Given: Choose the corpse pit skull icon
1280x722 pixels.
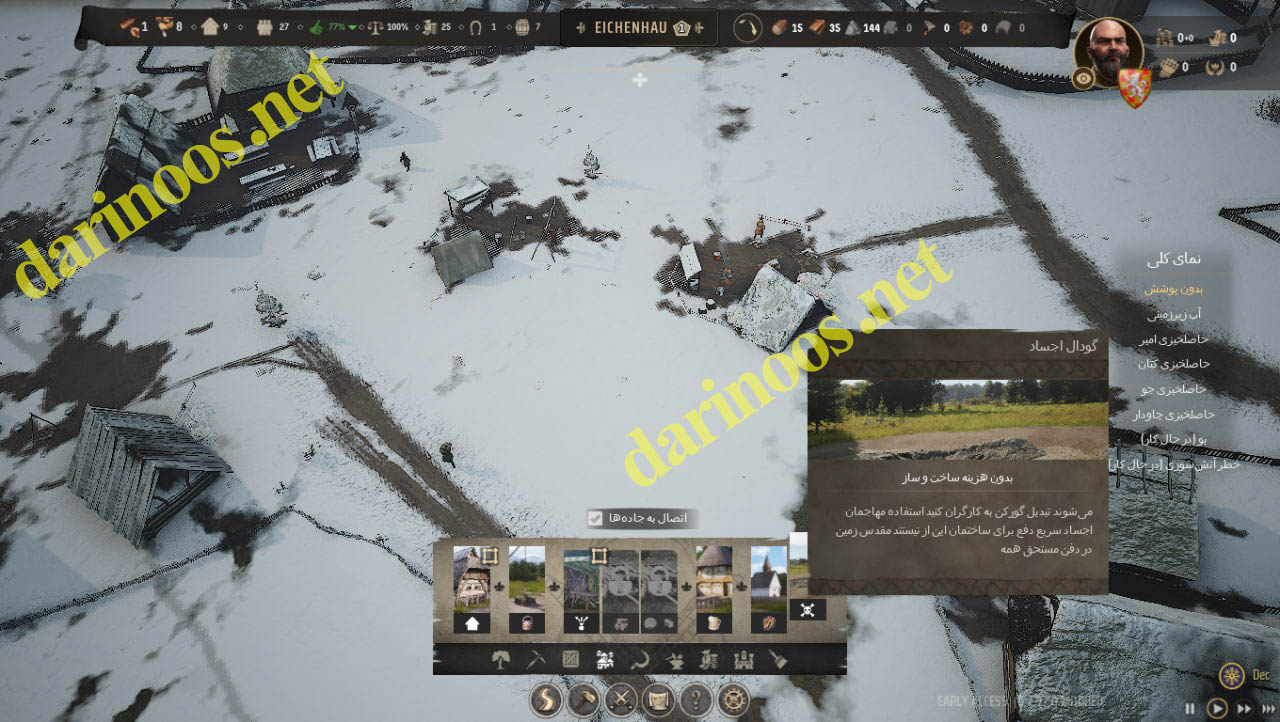Looking at the screenshot, I should point(807,609).
